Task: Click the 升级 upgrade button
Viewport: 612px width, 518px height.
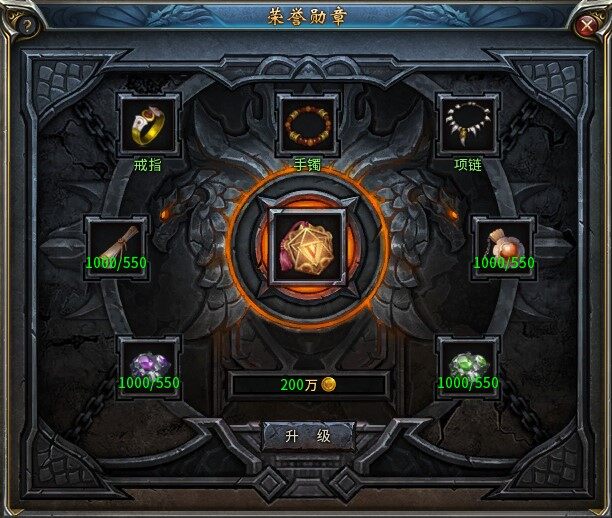Action: (x=308, y=436)
